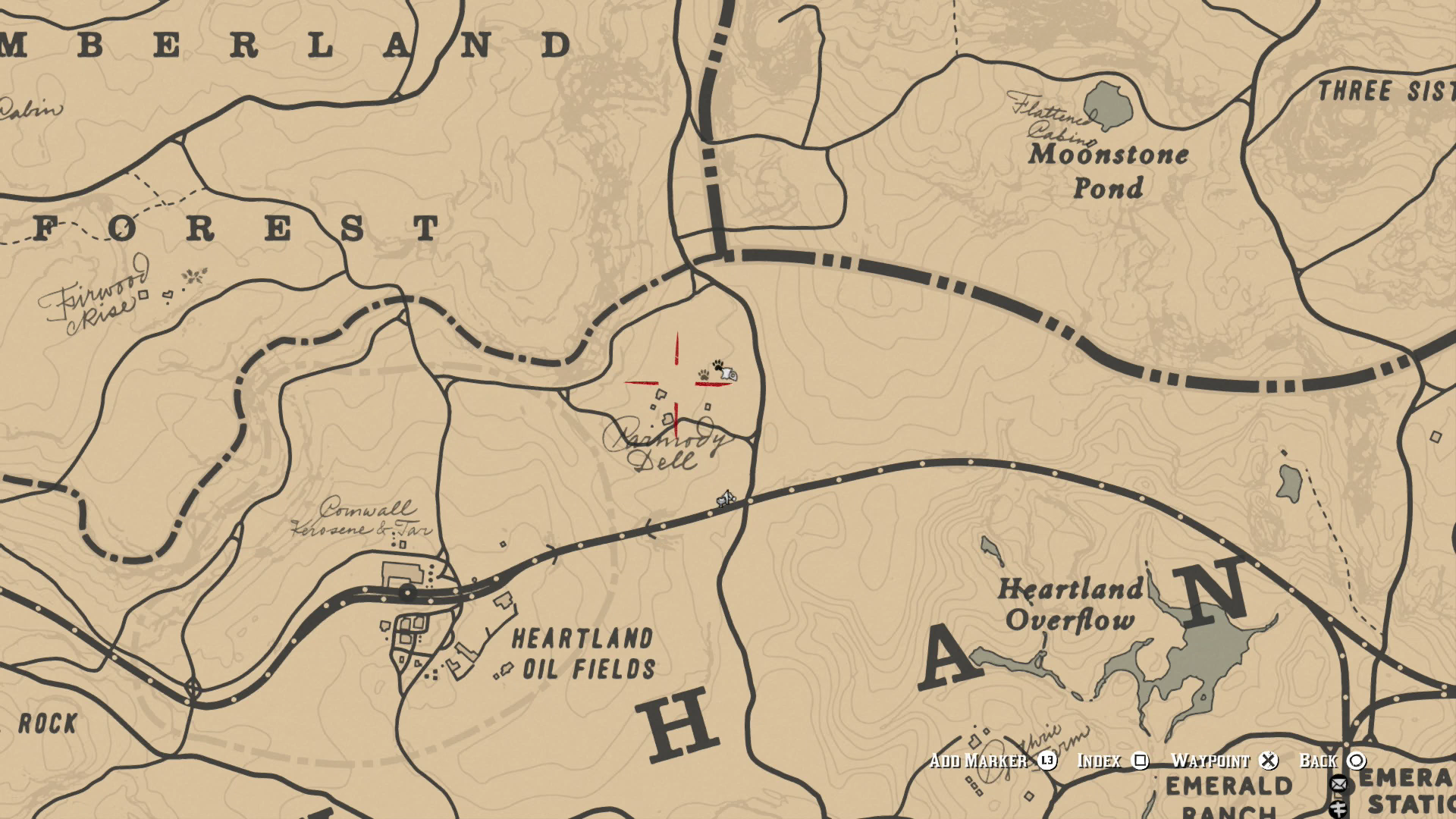Click the Circle button icon beside Back
The height and width of the screenshot is (819, 1456).
click(1355, 761)
